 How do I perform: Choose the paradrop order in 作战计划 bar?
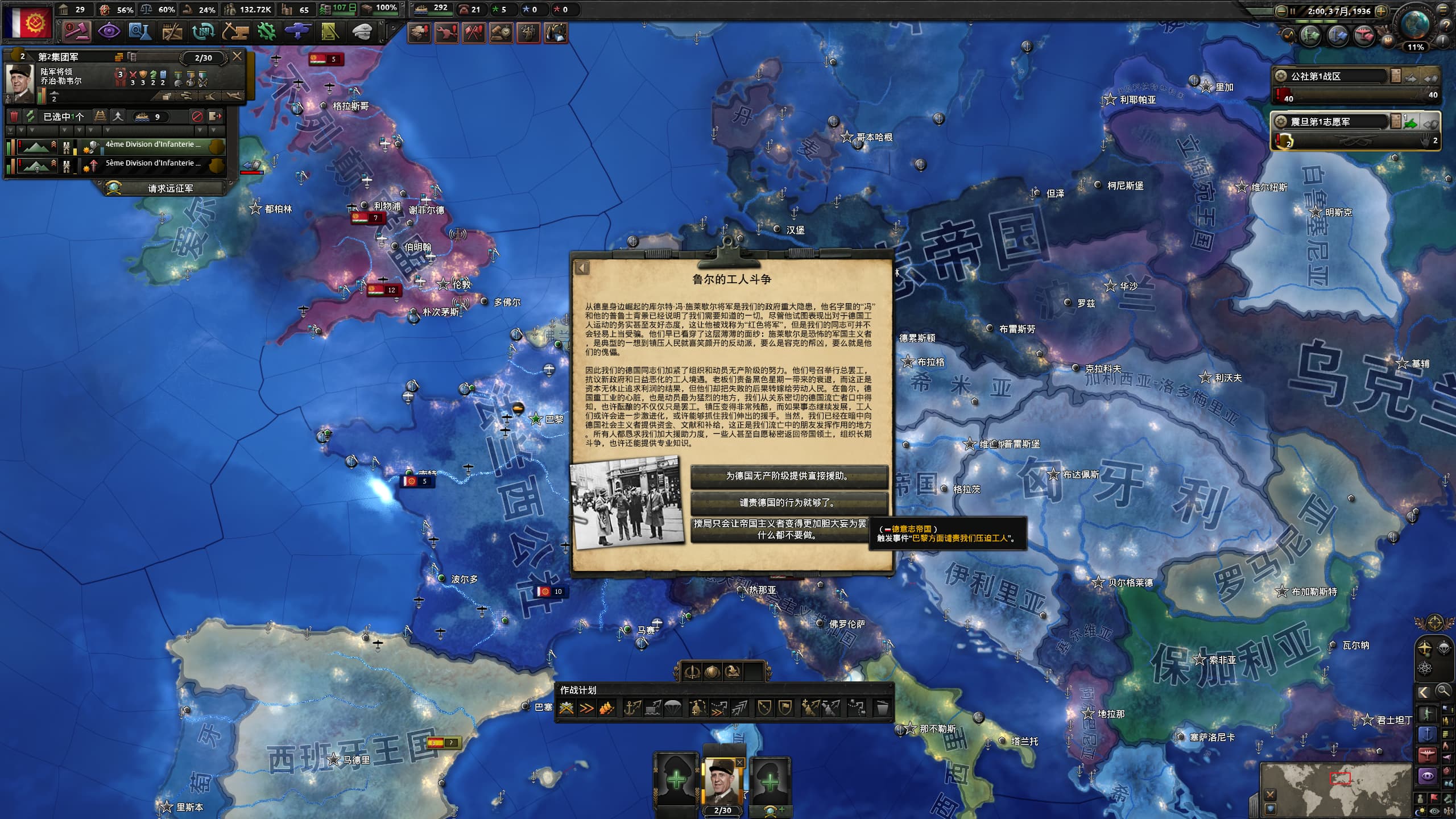(673, 708)
